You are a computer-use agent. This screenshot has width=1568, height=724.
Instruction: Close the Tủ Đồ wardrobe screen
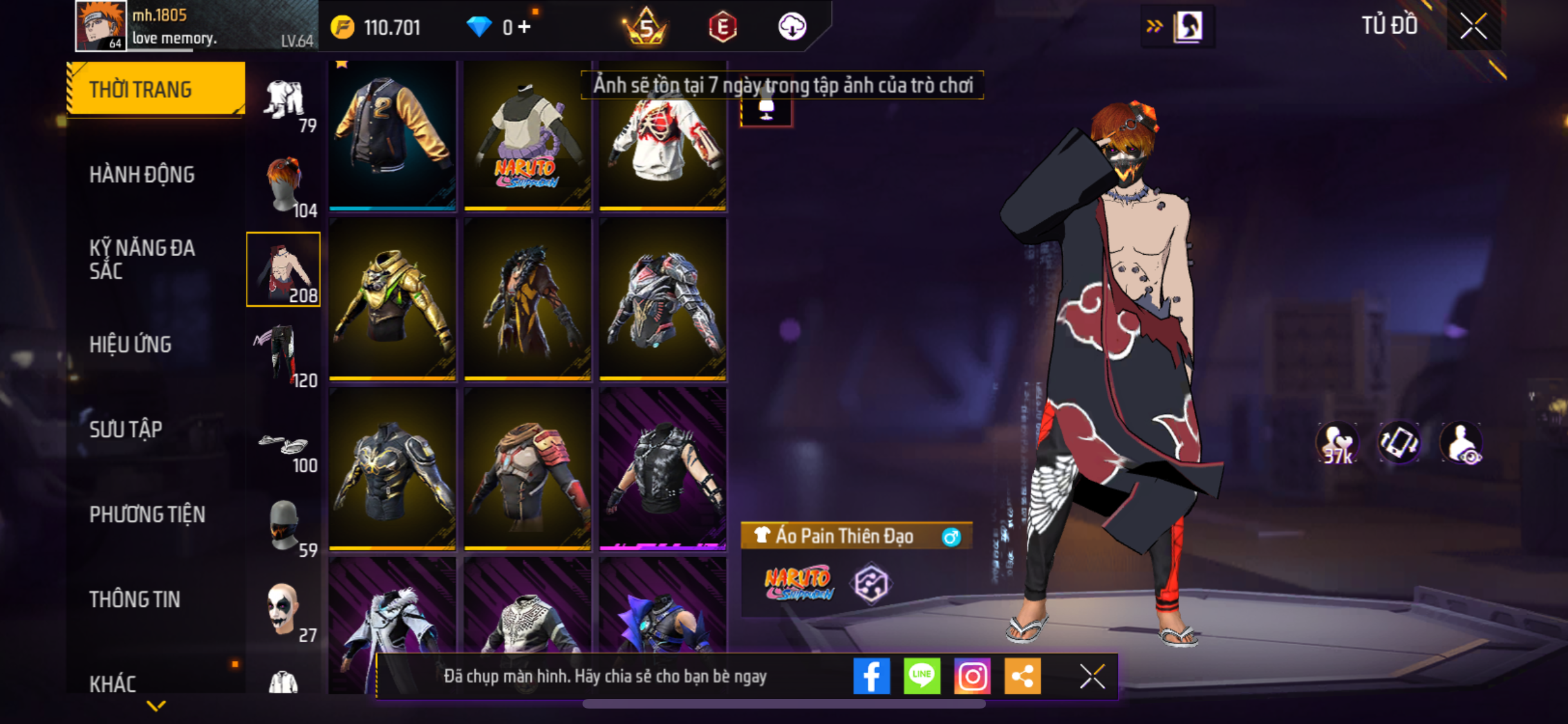pos(1473,26)
